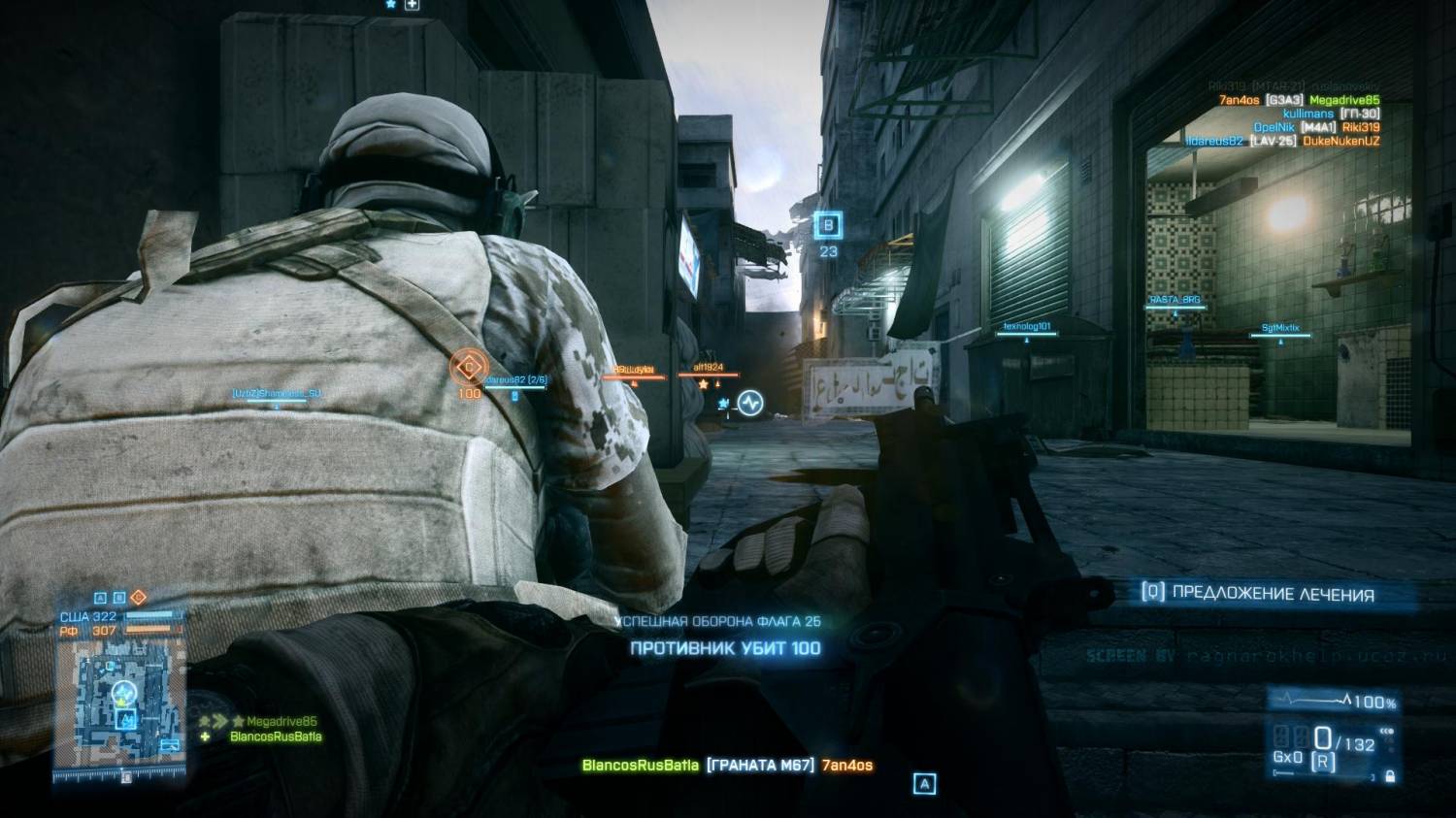1456x818 pixels.
Task: Click the padlock icon on the ammo panel
Action: 1390,776
